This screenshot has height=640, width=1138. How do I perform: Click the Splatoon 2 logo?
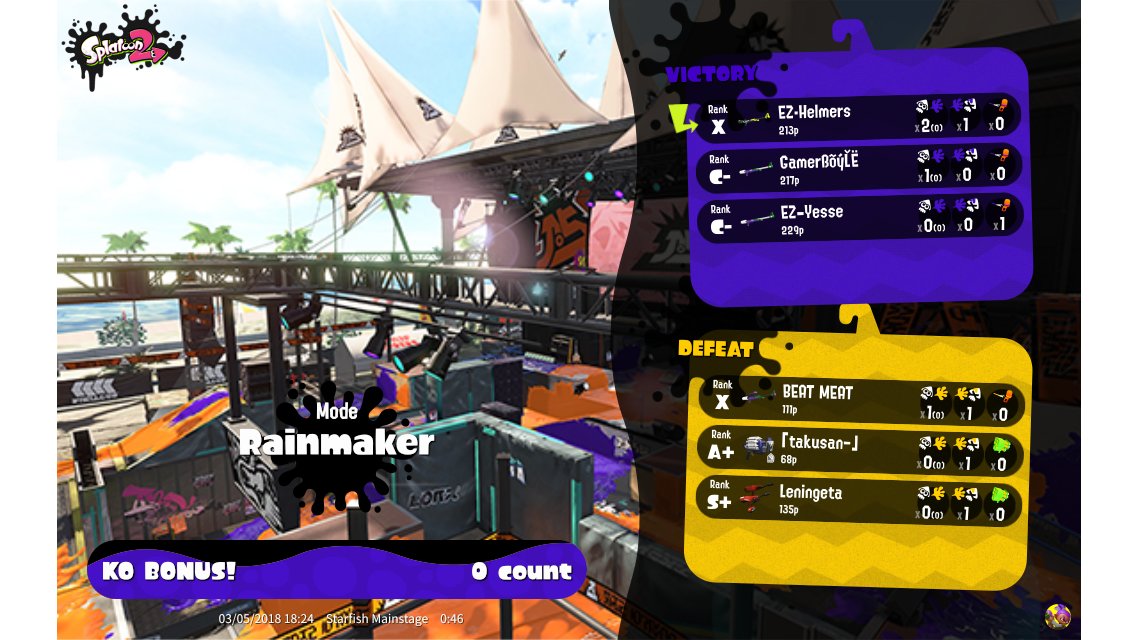(x=124, y=45)
